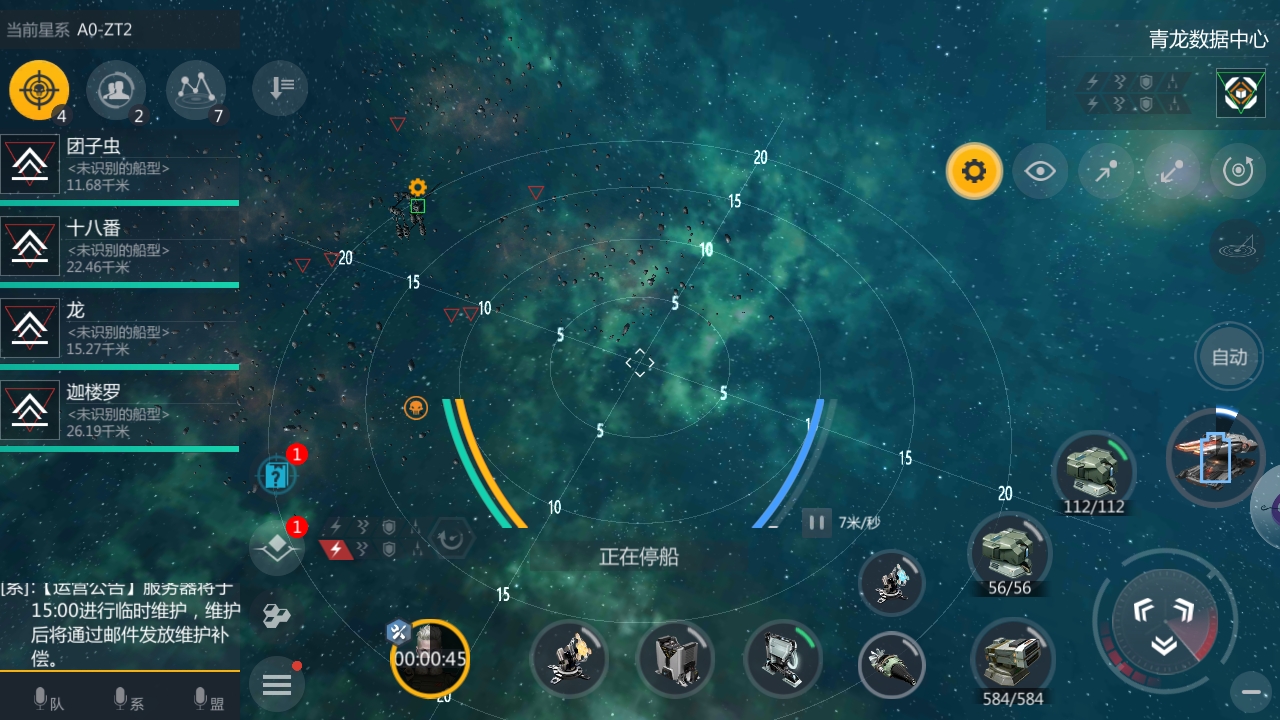Toggle the eye overview visibility icon

1040,171
